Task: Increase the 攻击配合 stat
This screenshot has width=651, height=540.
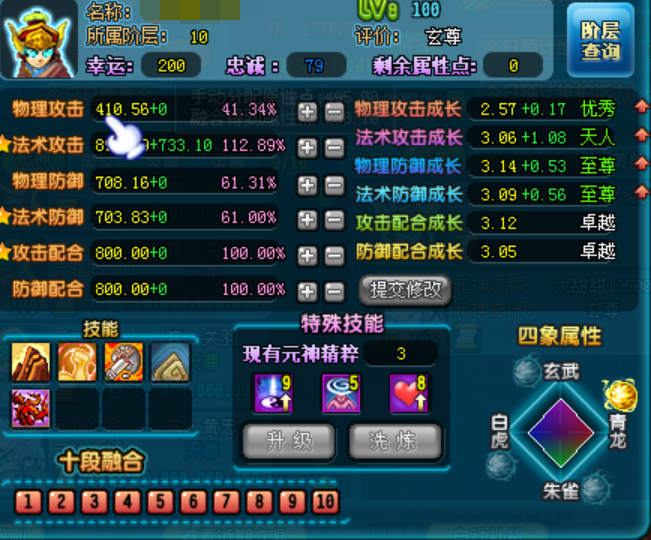Action: click(308, 255)
